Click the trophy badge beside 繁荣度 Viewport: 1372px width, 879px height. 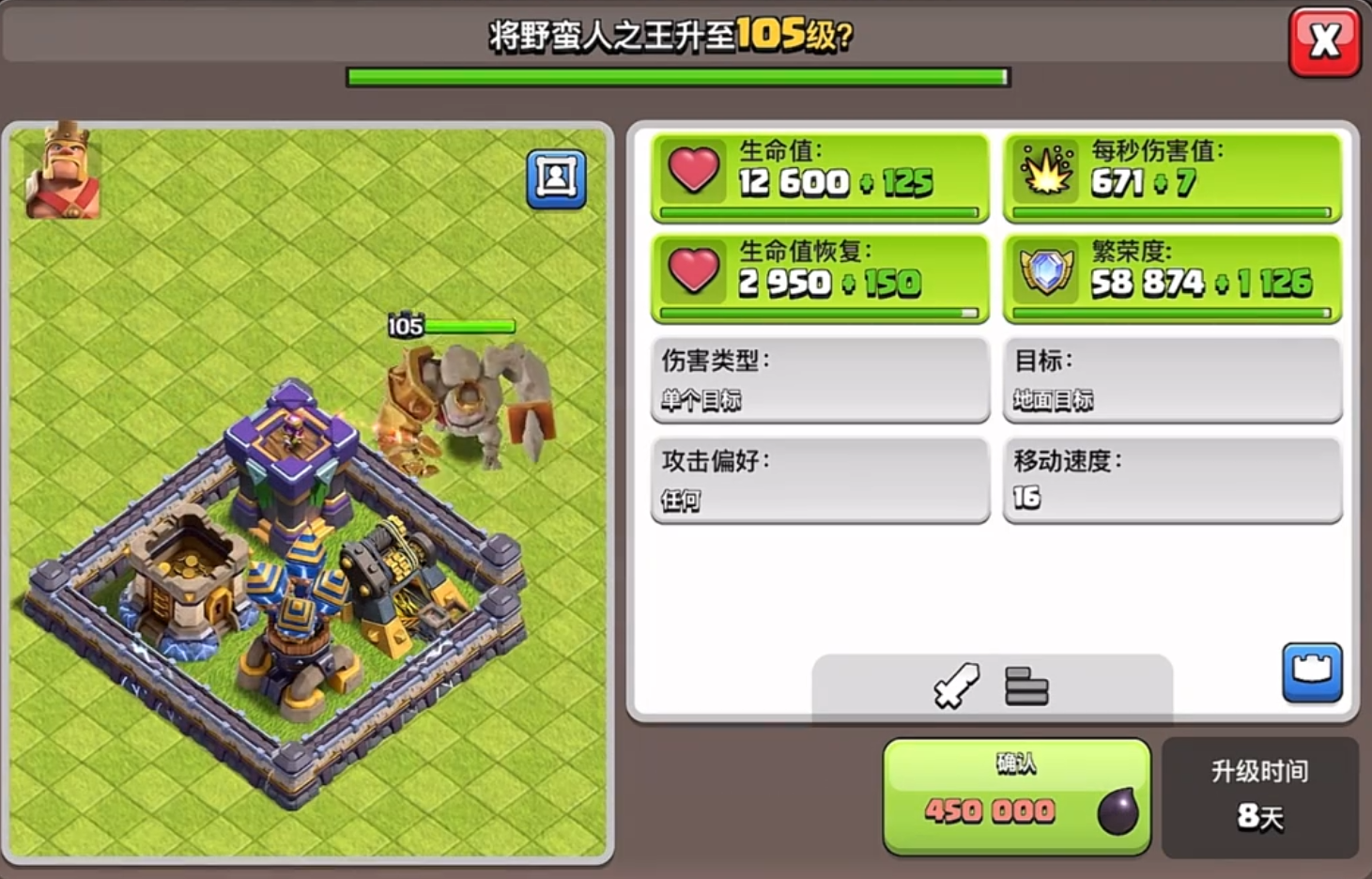(1045, 272)
